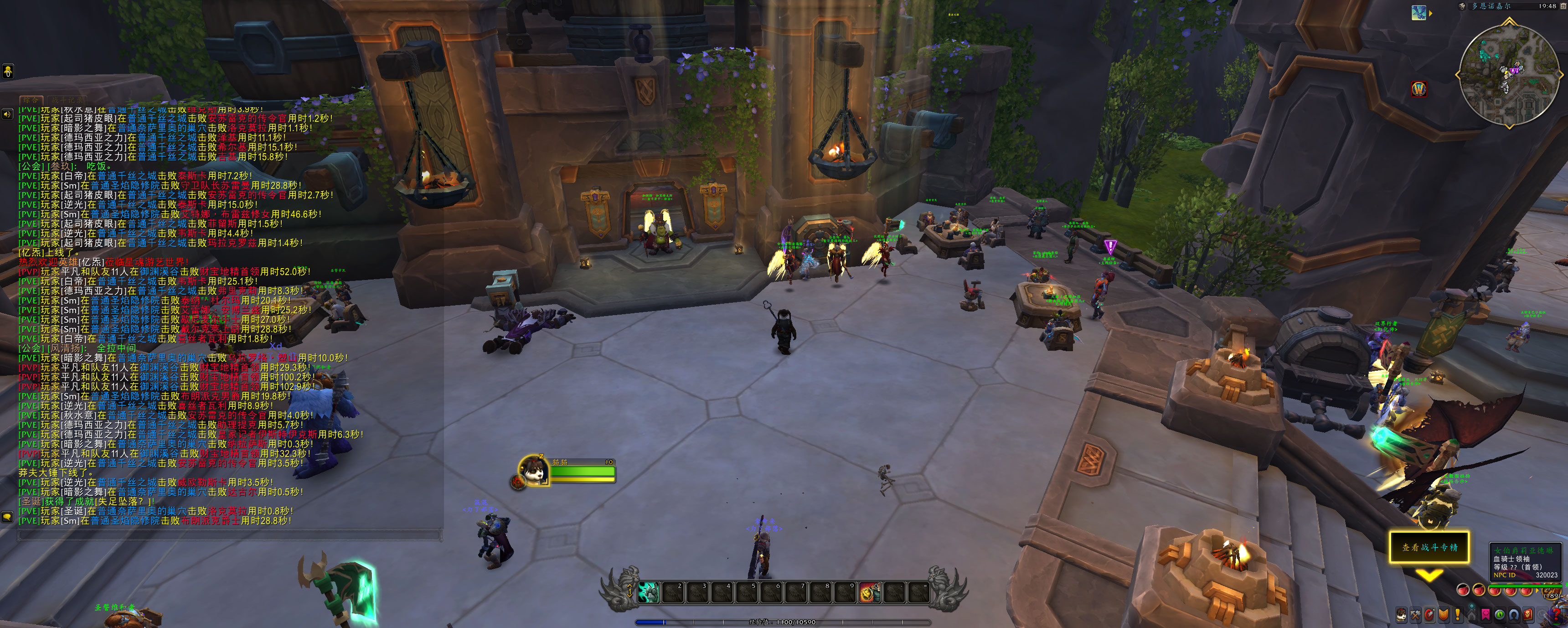Use the golden shell item in slot 0
The width and height of the screenshot is (1568, 628).
coord(869,592)
